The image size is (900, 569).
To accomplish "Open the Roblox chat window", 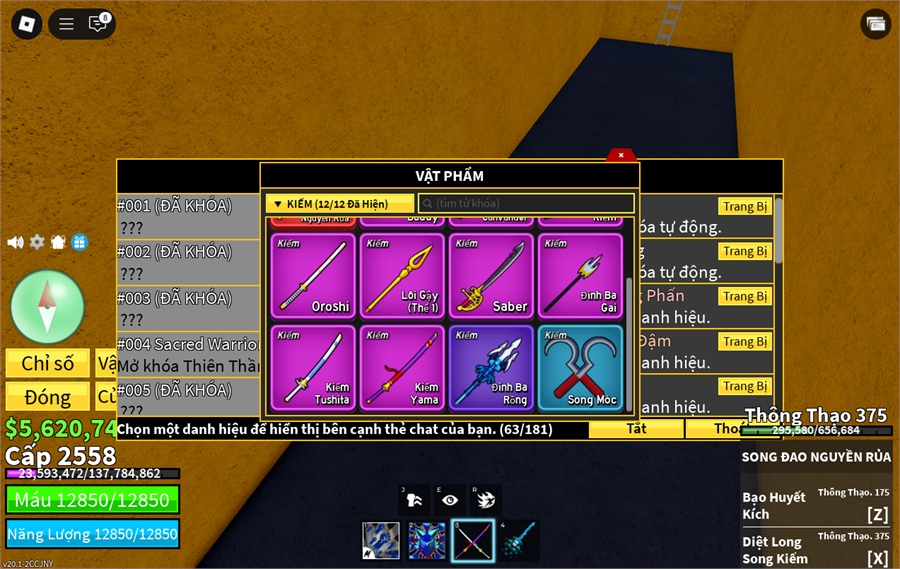I will 98,24.
